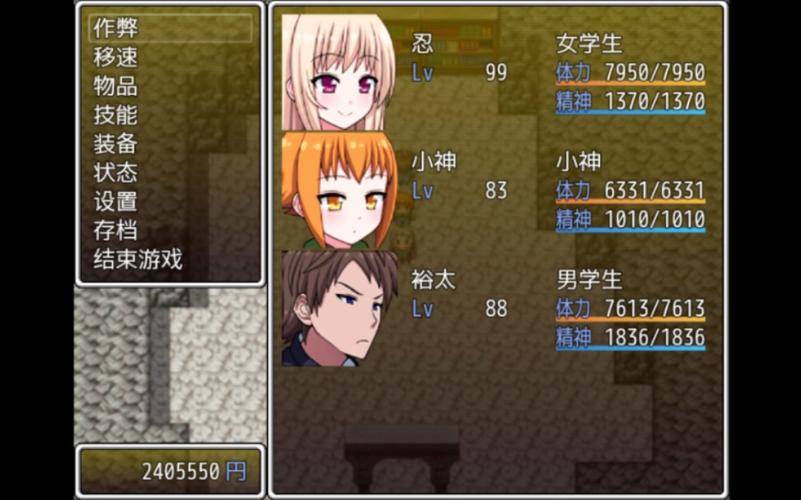Choose the 移速 movement speed option
The width and height of the screenshot is (801, 500).
pyautogui.click(x=116, y=57)
